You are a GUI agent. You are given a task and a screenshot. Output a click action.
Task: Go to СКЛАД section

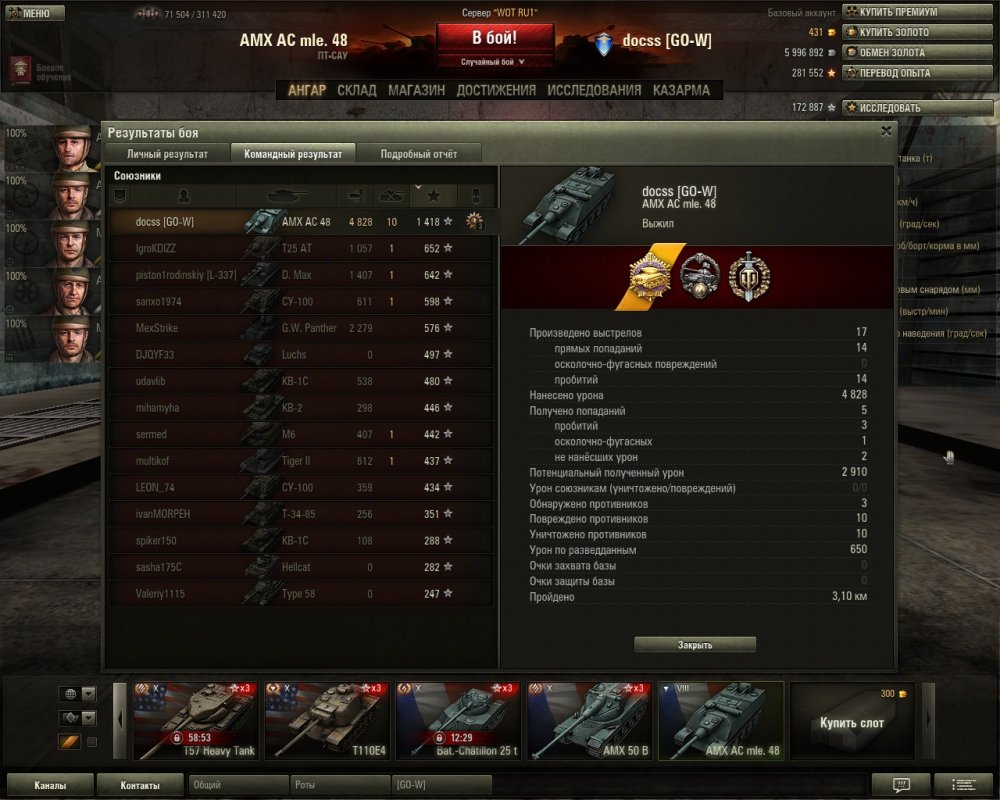click(357, 90)
